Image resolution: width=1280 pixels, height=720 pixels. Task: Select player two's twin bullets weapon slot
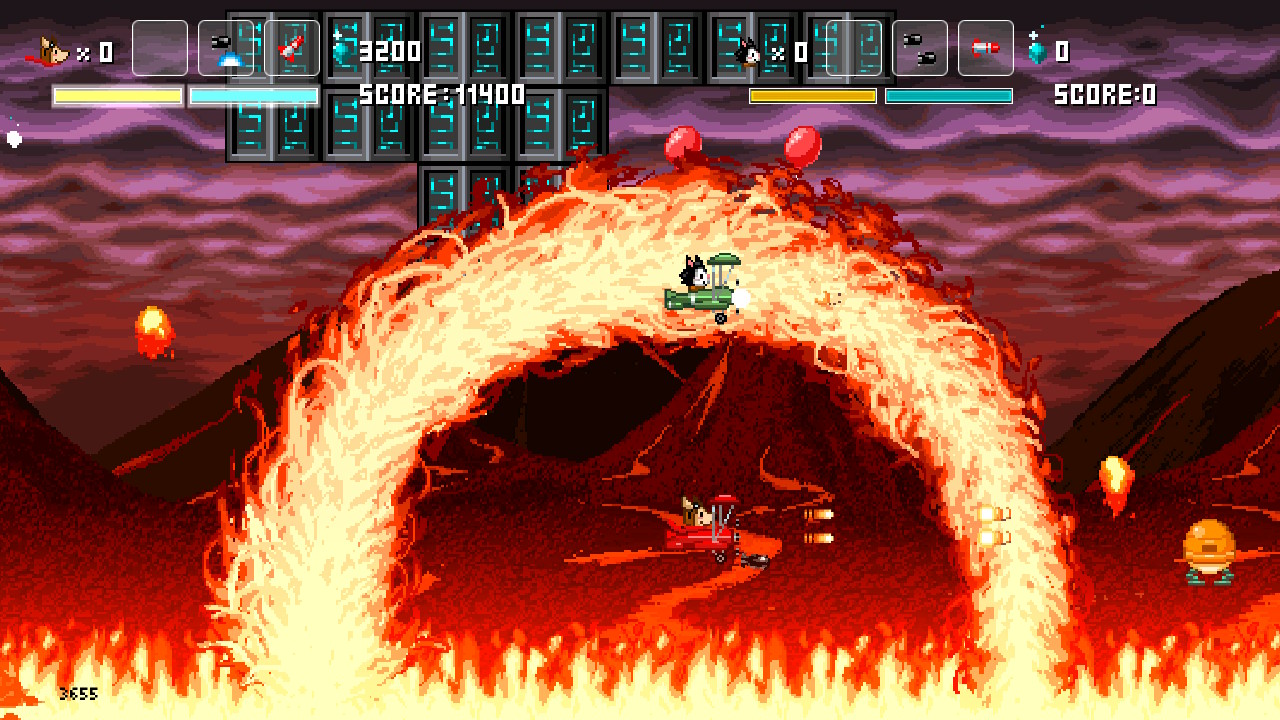919,48
